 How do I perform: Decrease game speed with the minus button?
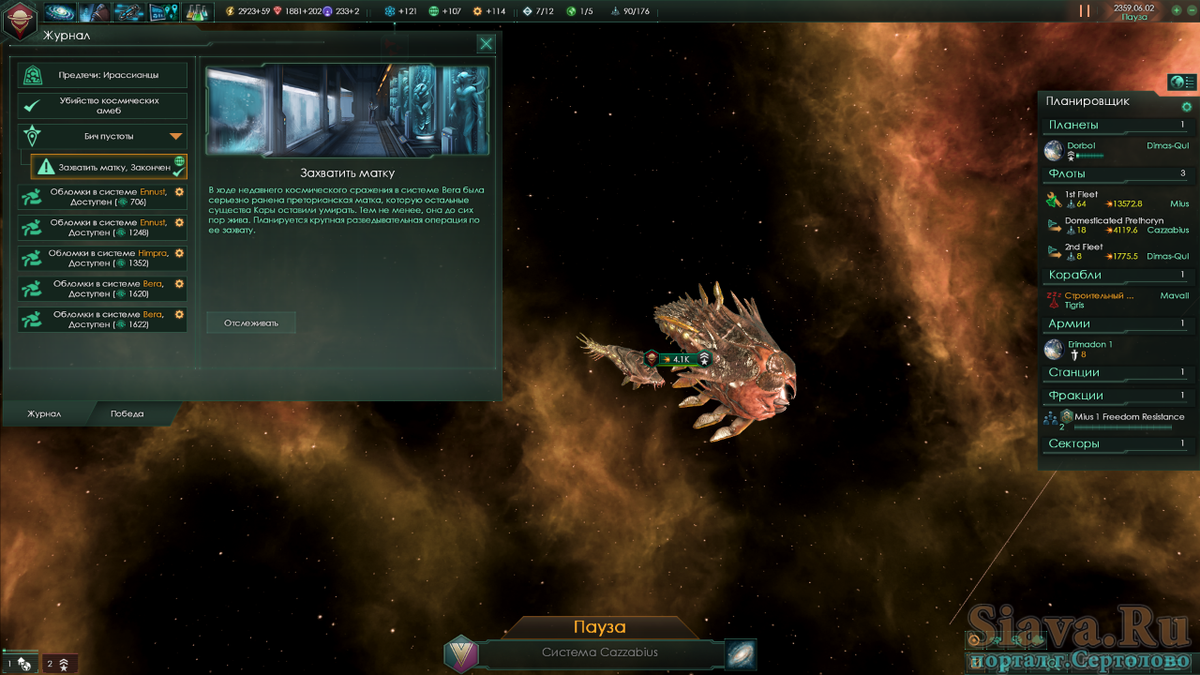[1190, 11]
